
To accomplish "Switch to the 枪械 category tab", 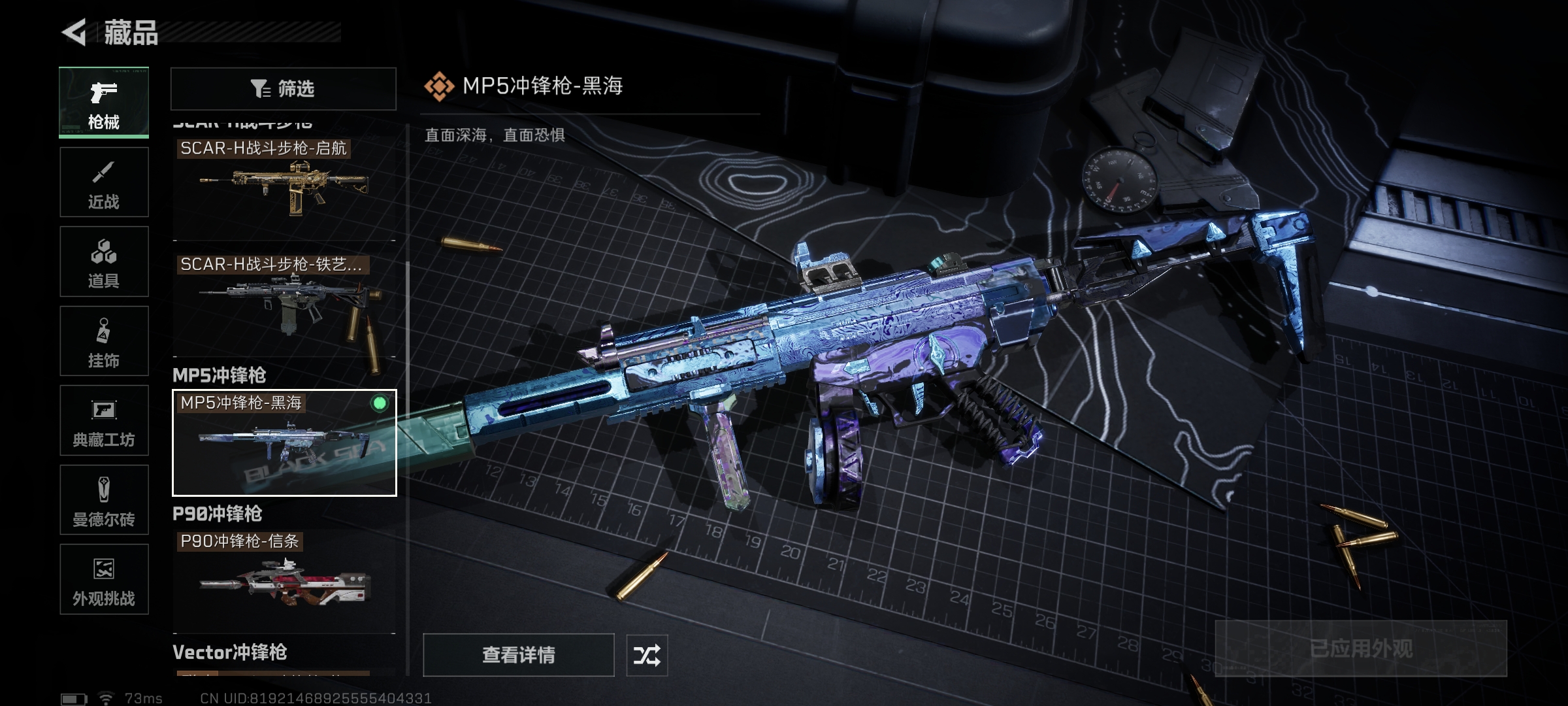I will [x=104, y=103].
